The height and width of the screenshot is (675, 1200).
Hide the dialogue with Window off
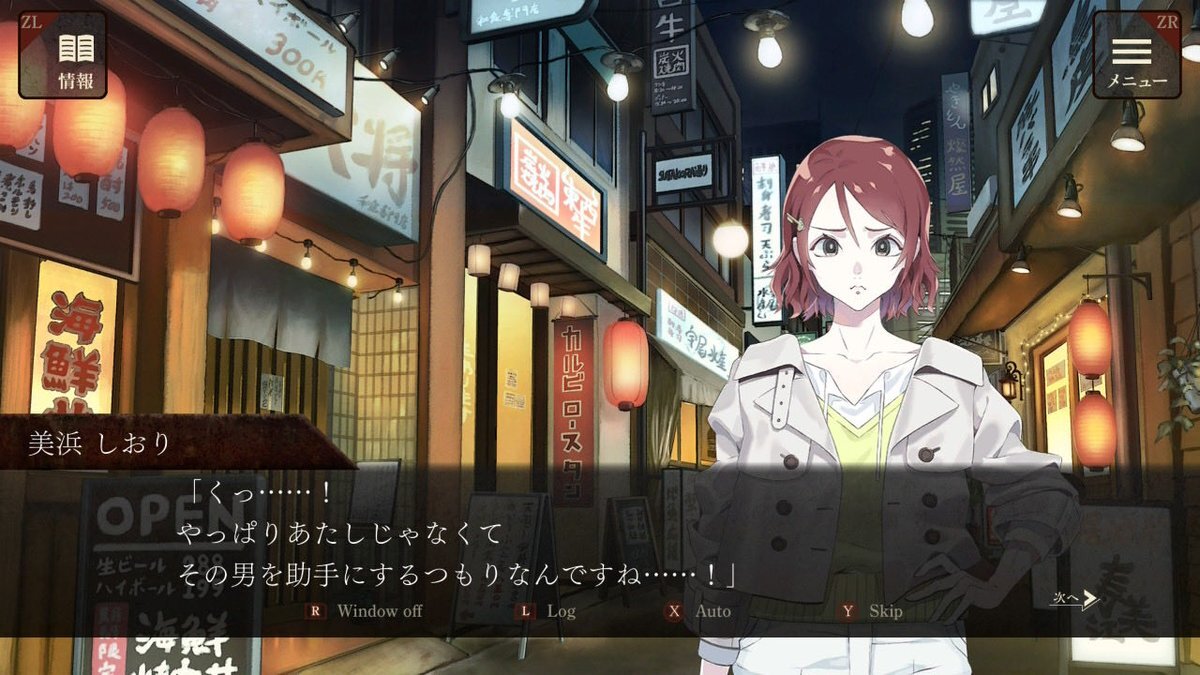(367, 610)
